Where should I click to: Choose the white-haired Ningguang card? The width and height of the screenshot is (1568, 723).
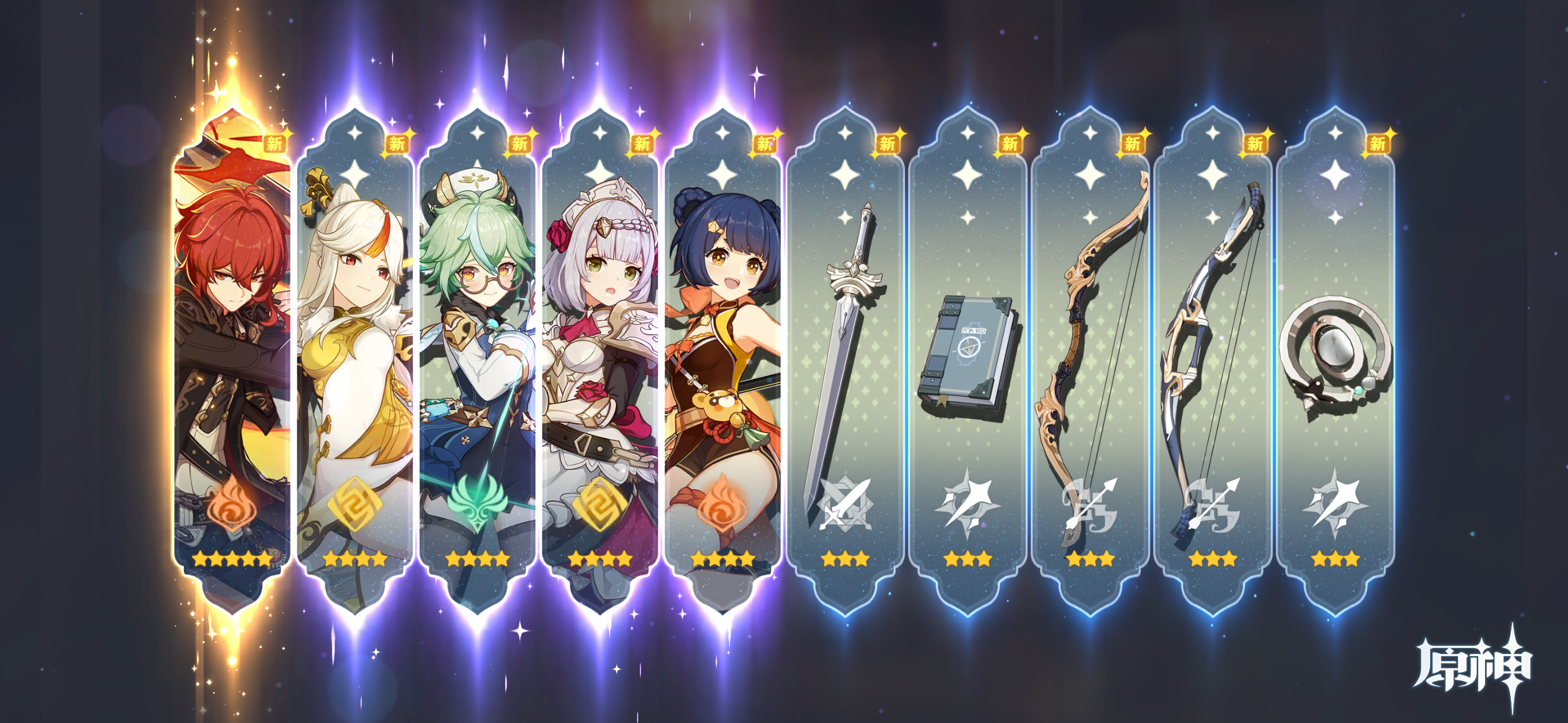[x=355, y=359]
